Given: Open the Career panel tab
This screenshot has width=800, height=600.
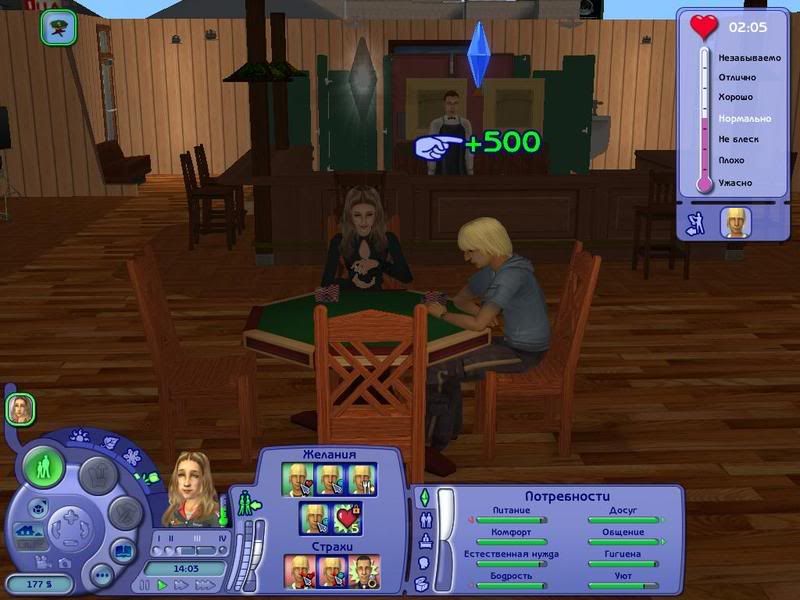Looking at the screenshot, I should tap(423, 541).
